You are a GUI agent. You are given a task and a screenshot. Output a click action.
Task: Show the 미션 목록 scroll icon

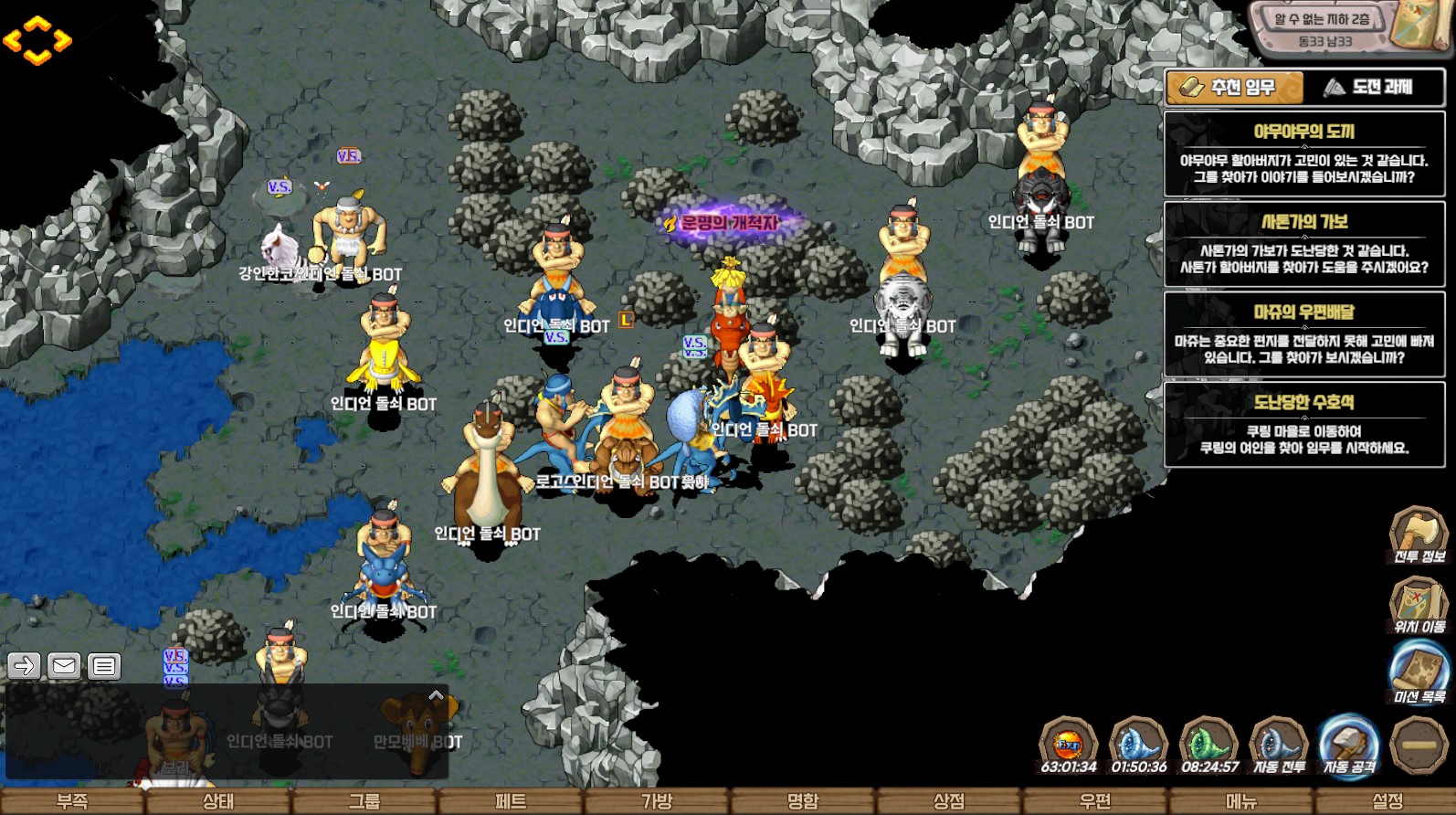pos(1419,673)
